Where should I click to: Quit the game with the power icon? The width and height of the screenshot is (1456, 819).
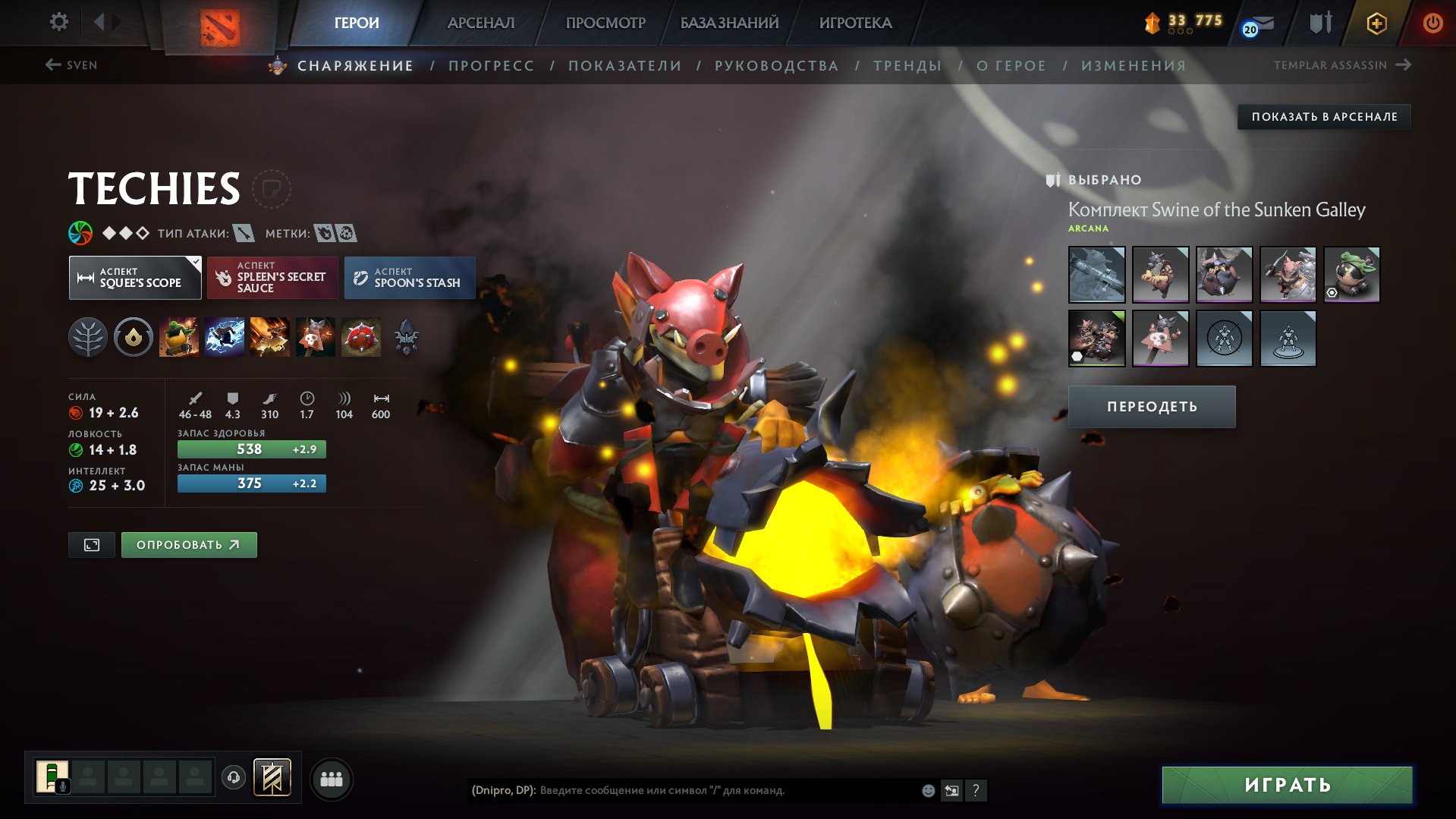click(x=1432, y=23)
